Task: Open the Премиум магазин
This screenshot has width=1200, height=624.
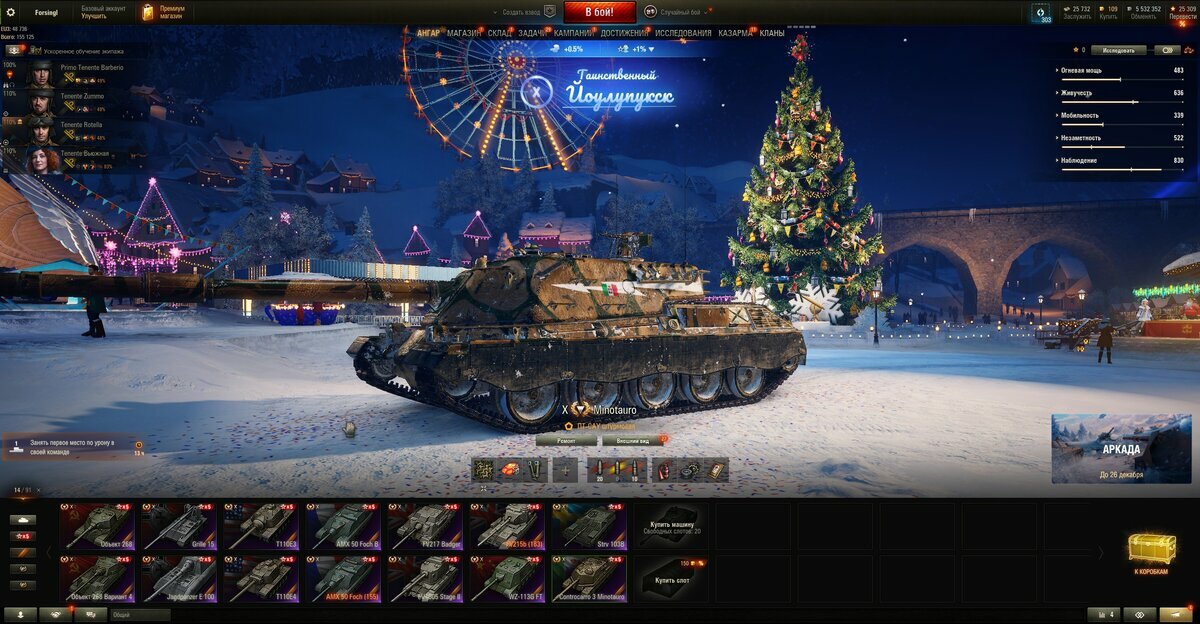Action: pos(162,12)
